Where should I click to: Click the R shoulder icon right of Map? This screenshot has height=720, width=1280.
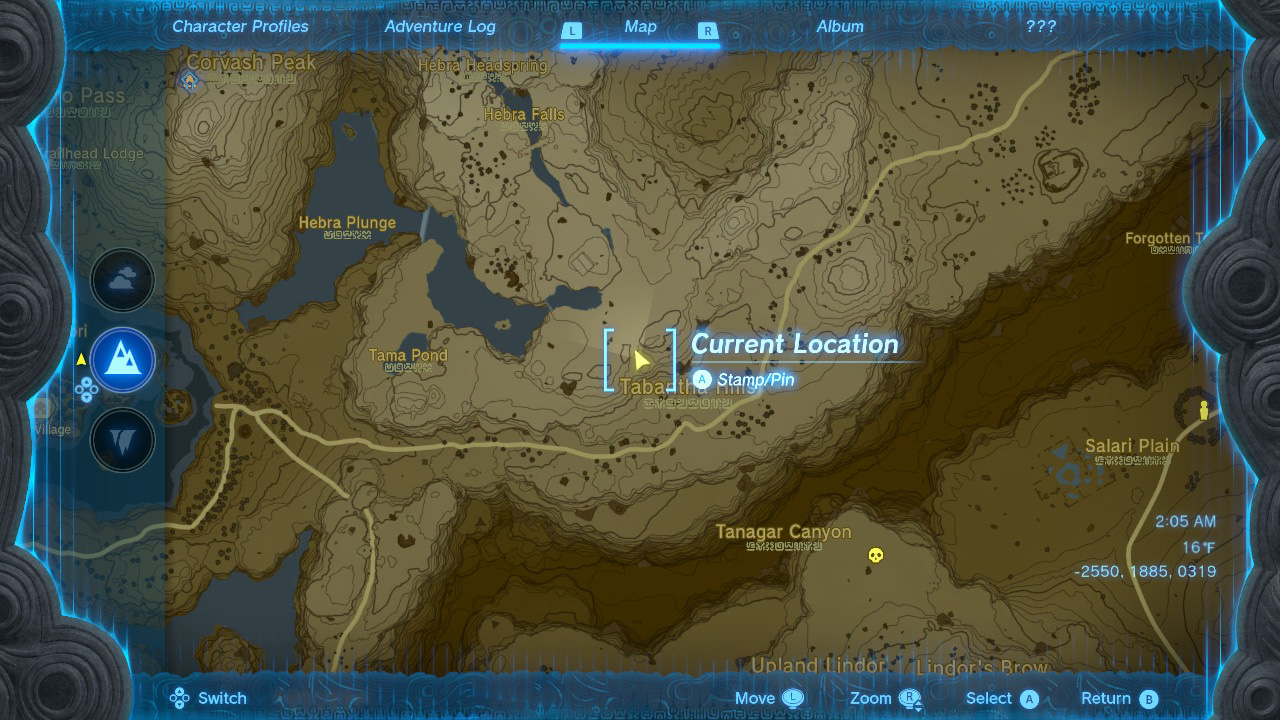point(710,31)
